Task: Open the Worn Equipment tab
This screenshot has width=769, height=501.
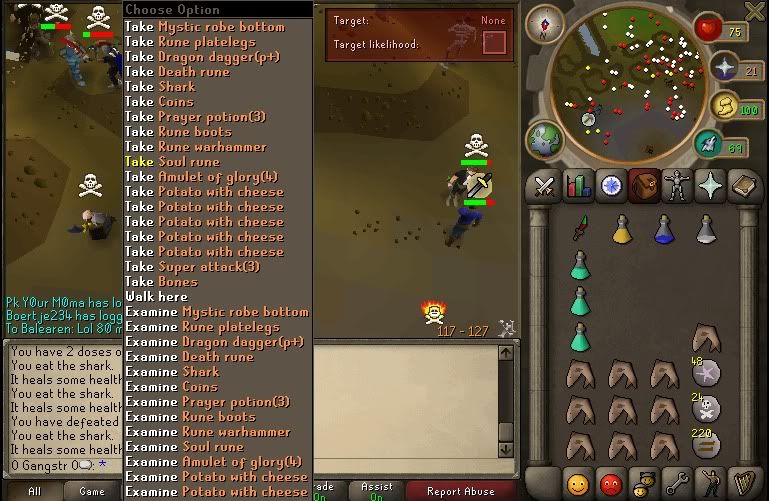Action: [x=677, y=186]
